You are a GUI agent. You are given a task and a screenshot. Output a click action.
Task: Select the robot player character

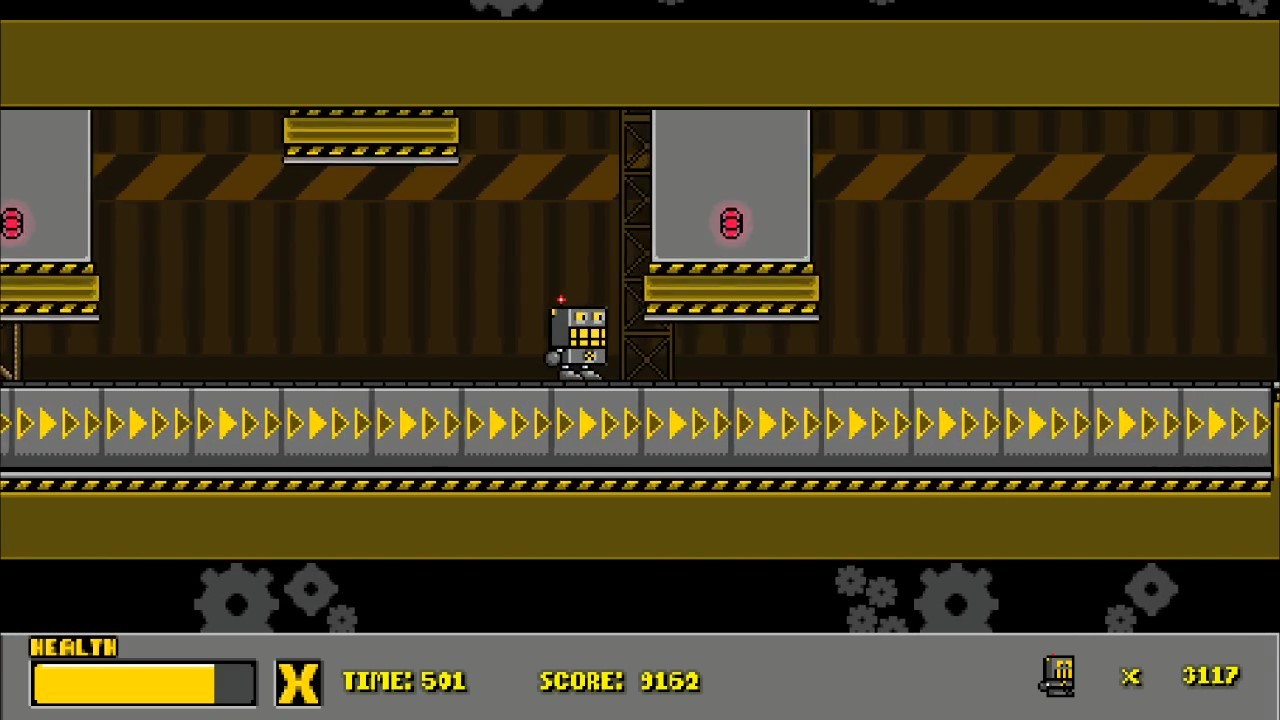[578, 338]
